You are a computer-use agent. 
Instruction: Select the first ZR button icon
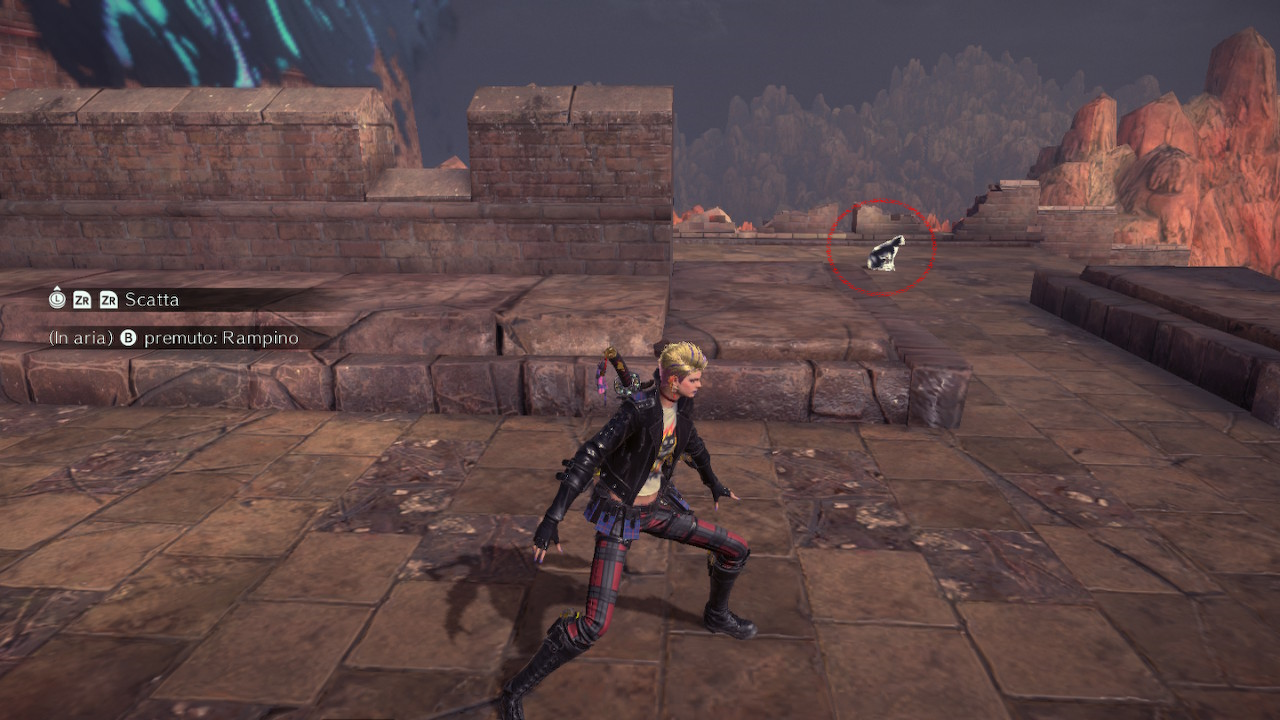[82, 299]
